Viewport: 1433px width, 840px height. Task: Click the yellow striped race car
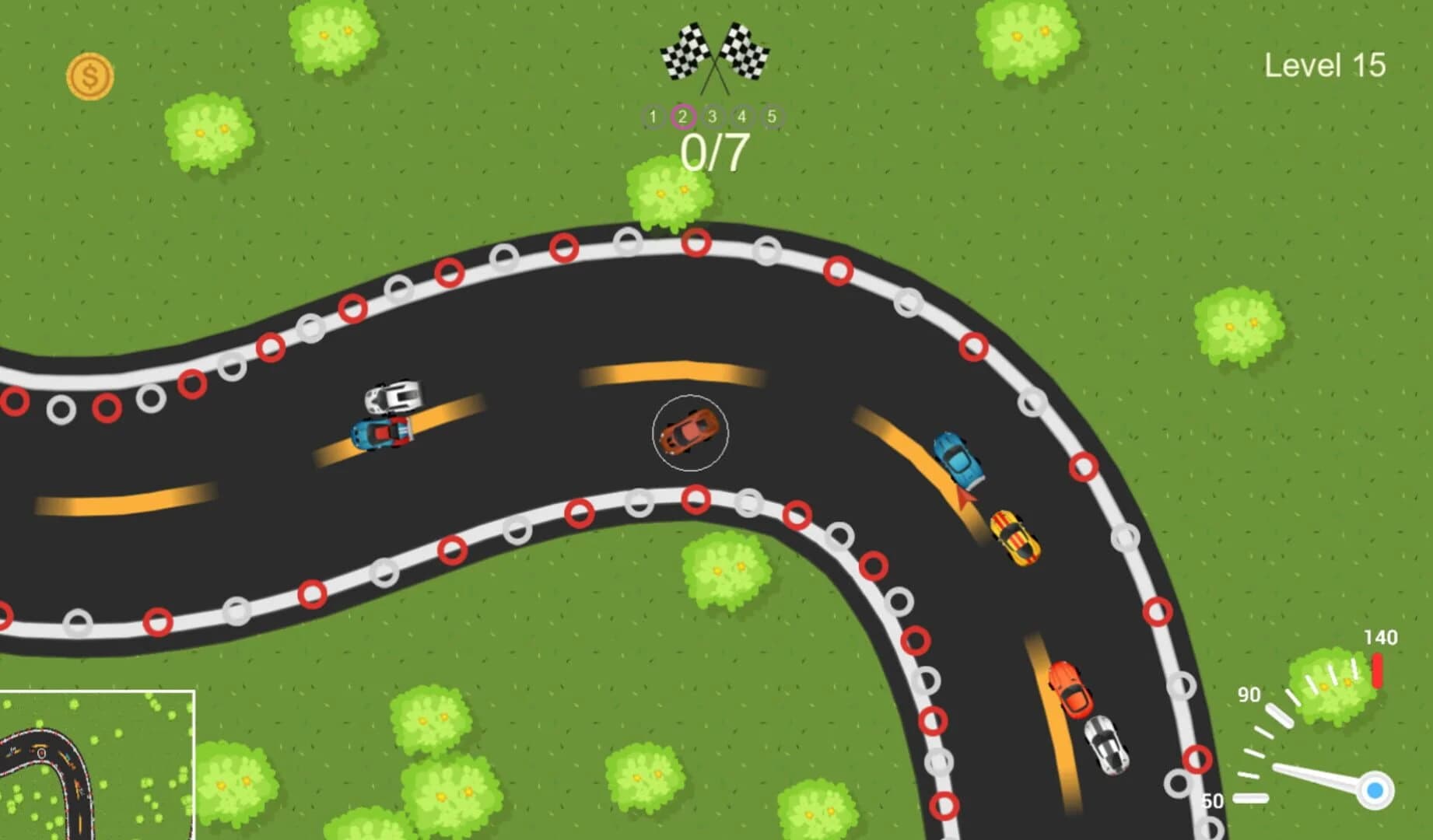(x=1014, y=538)
